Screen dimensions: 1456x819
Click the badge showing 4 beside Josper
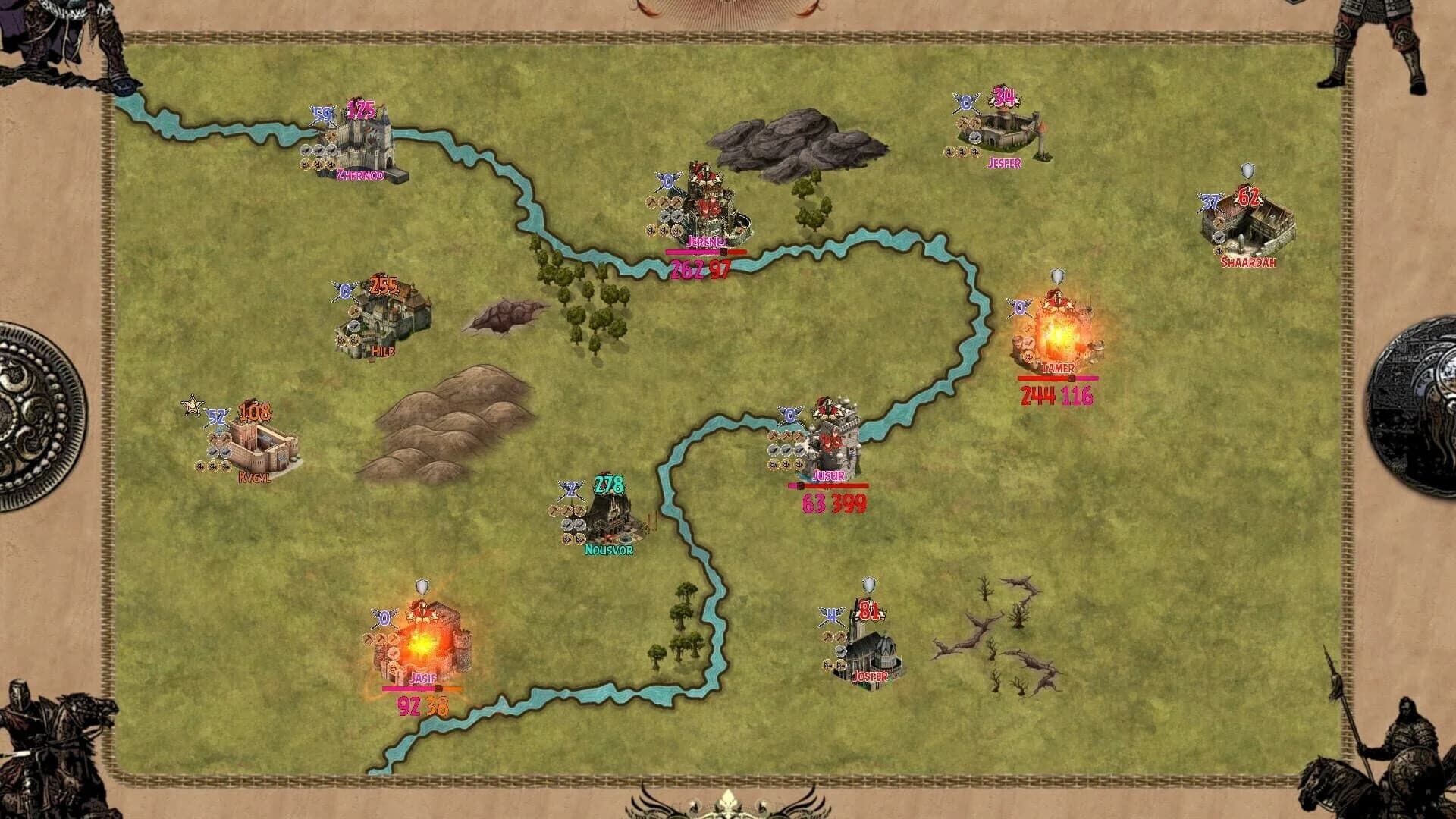[830, 616]
